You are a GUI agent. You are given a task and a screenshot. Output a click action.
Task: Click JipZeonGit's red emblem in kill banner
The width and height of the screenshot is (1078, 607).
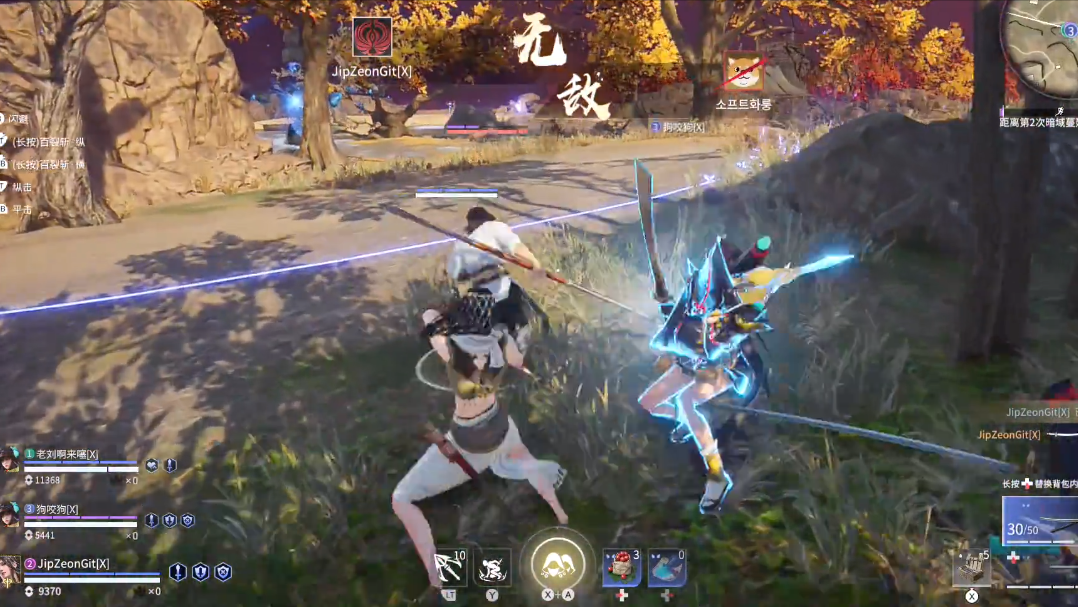372,39
